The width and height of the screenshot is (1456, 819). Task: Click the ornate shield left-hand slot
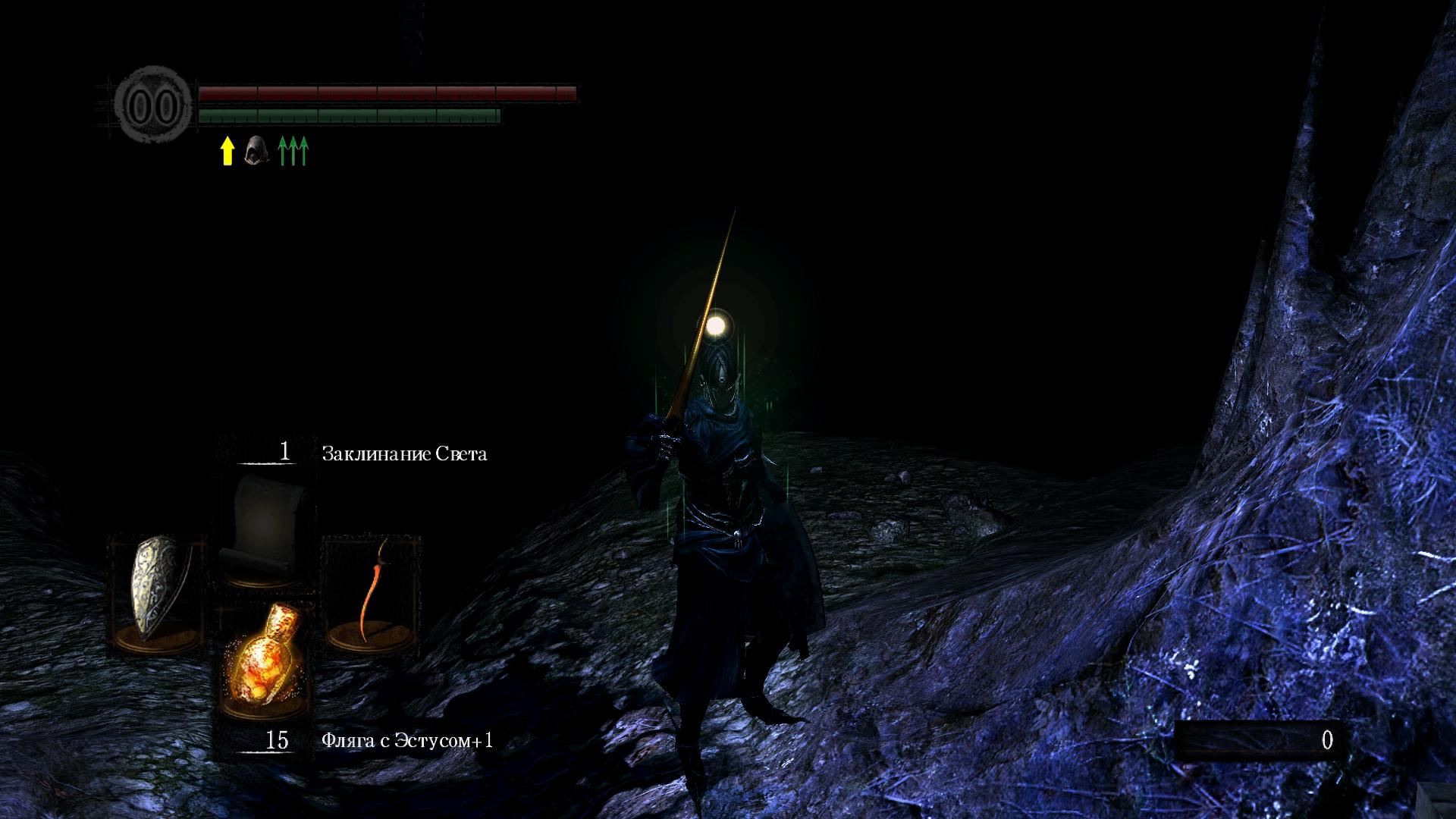(158, 594)
